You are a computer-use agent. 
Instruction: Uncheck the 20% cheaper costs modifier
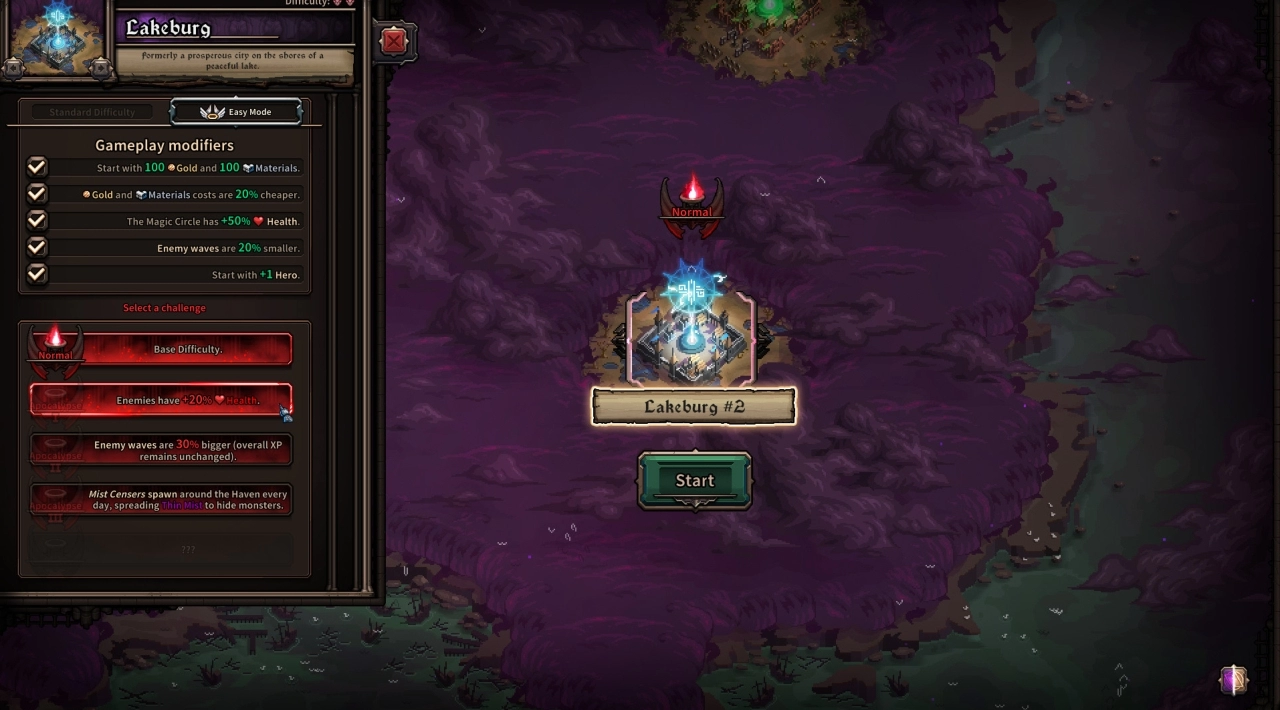(x=37, y=194)
